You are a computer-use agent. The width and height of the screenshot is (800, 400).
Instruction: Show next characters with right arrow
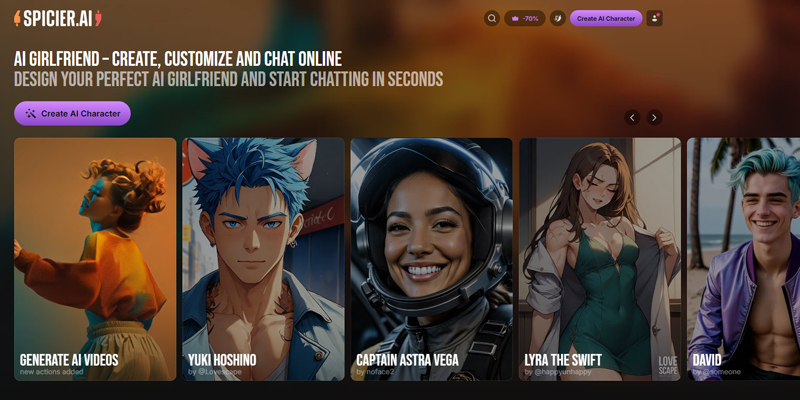pyautogui.click(x=655, y=117)
